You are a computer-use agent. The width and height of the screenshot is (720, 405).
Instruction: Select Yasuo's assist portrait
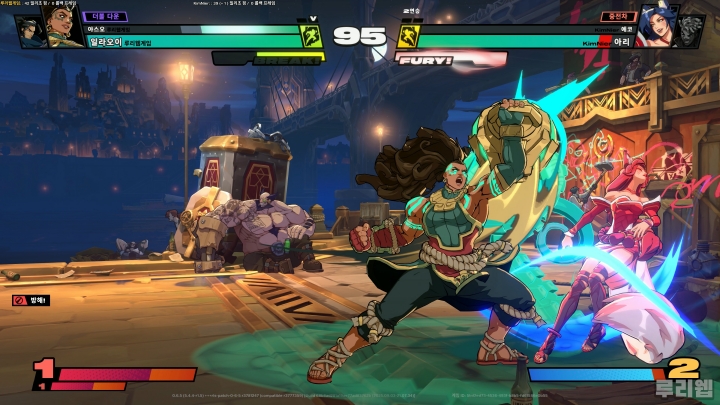[29, 30]
